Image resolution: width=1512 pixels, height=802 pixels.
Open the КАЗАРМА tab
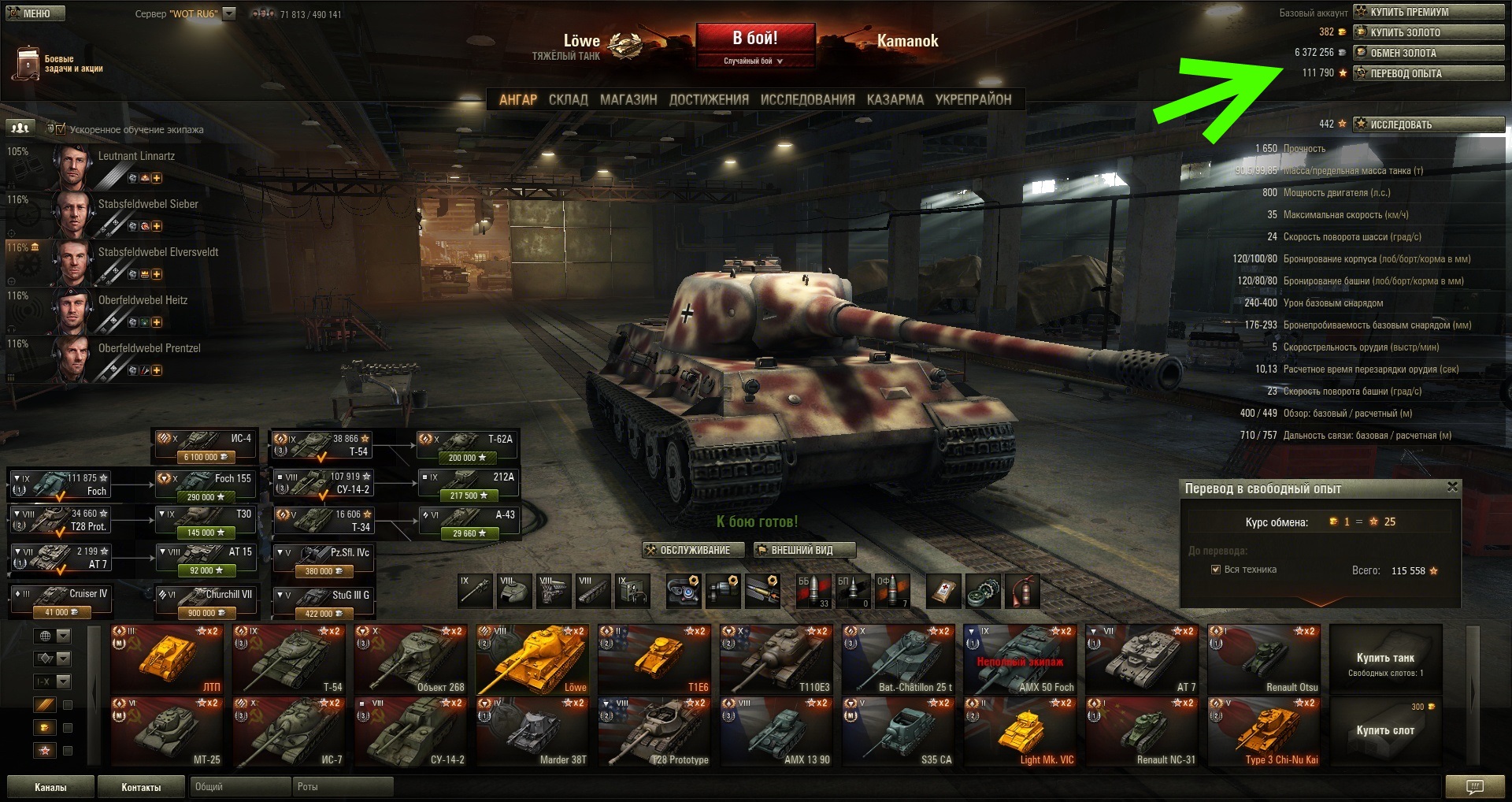895,100
